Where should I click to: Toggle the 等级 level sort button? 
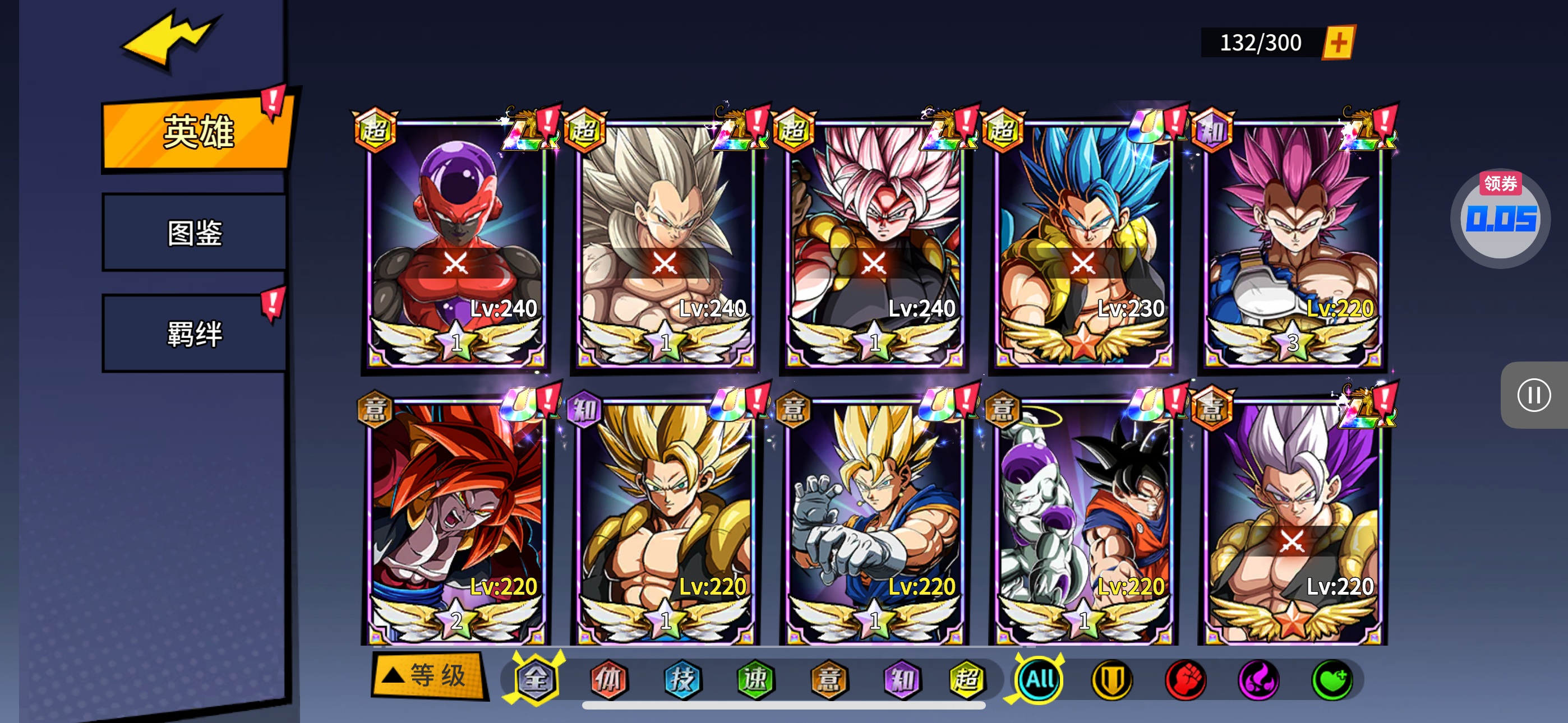coord(428,675)
